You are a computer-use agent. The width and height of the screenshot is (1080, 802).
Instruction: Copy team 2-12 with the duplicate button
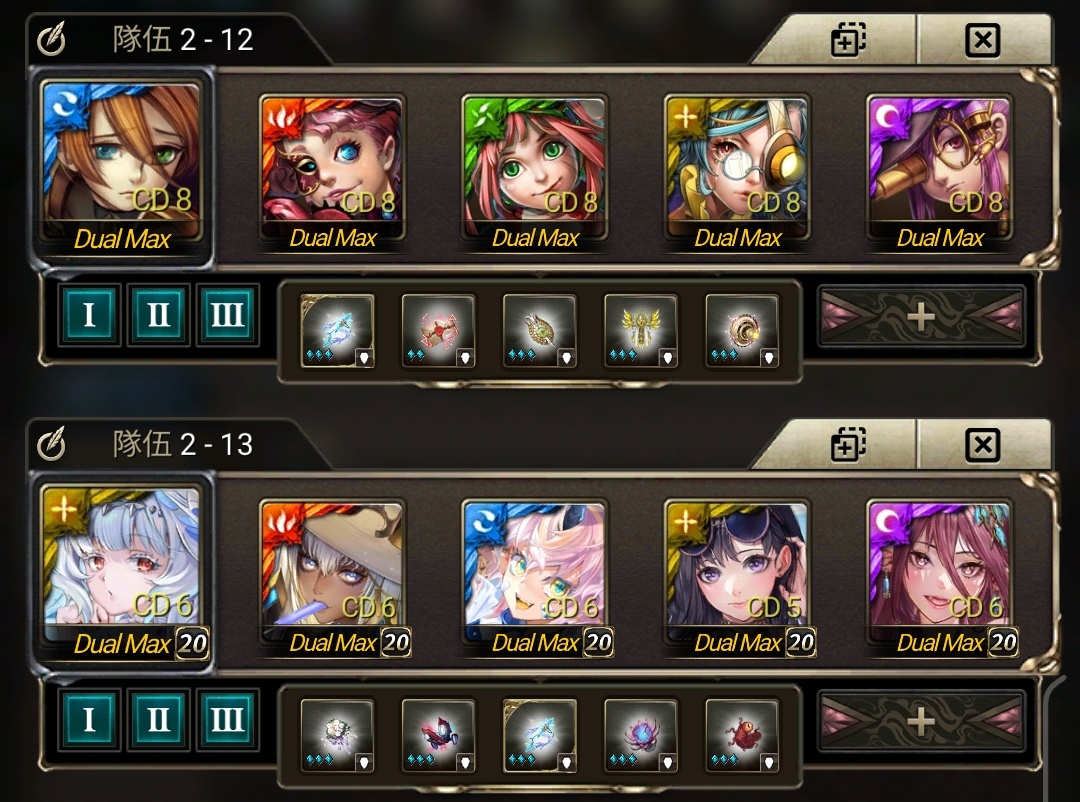848,40
